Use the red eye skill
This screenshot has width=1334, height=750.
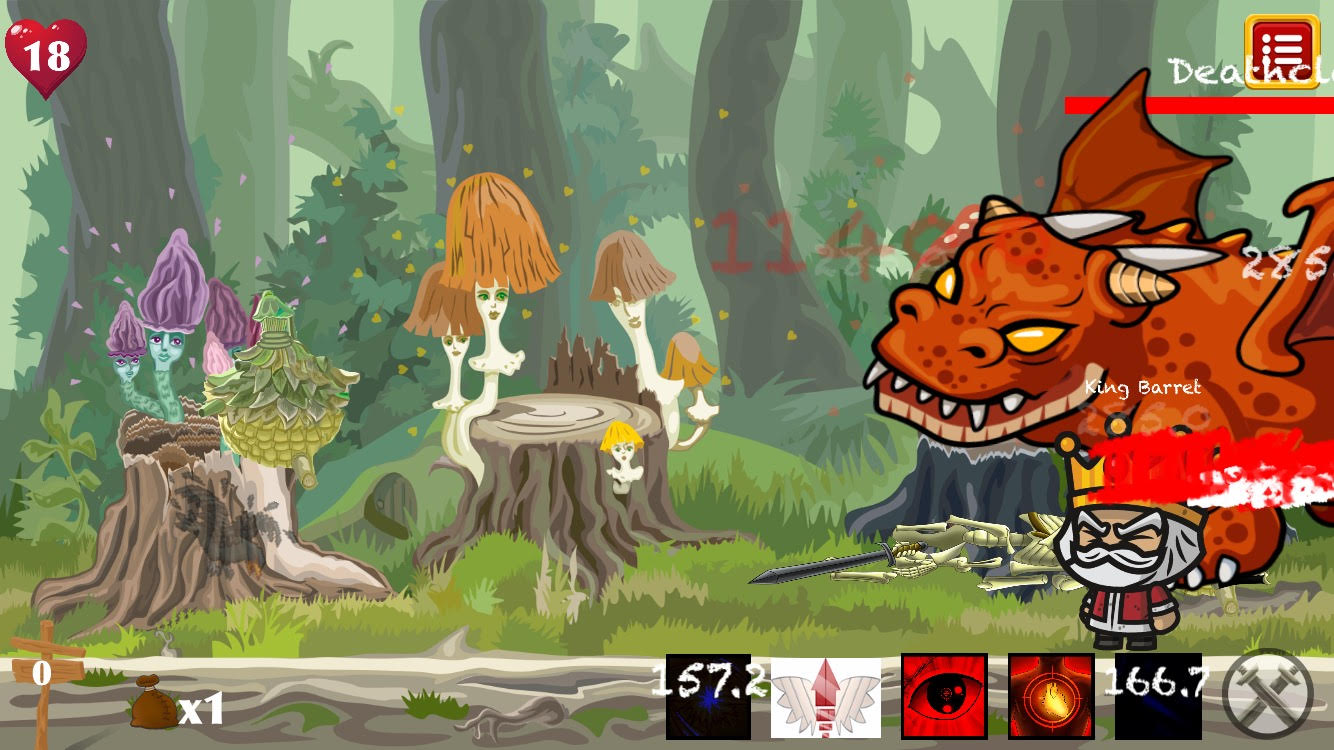pos(944,697)
